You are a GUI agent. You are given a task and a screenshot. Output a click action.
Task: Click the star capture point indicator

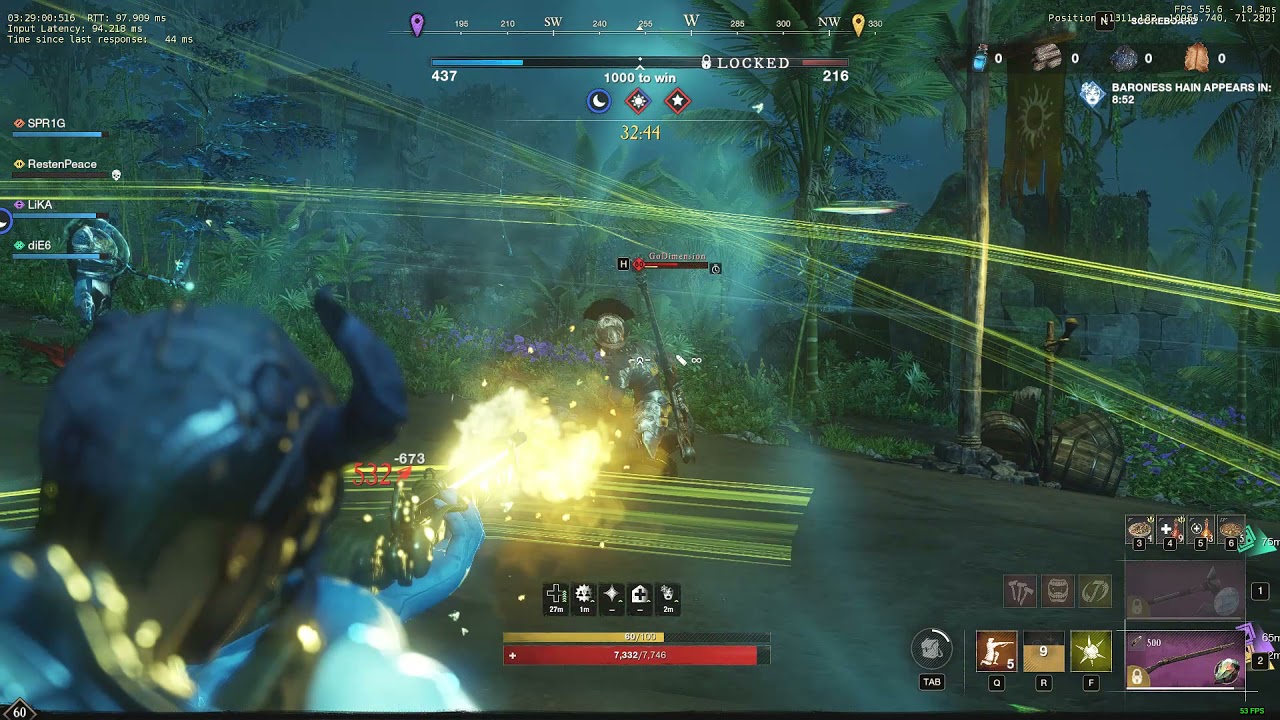coord(677,101)
